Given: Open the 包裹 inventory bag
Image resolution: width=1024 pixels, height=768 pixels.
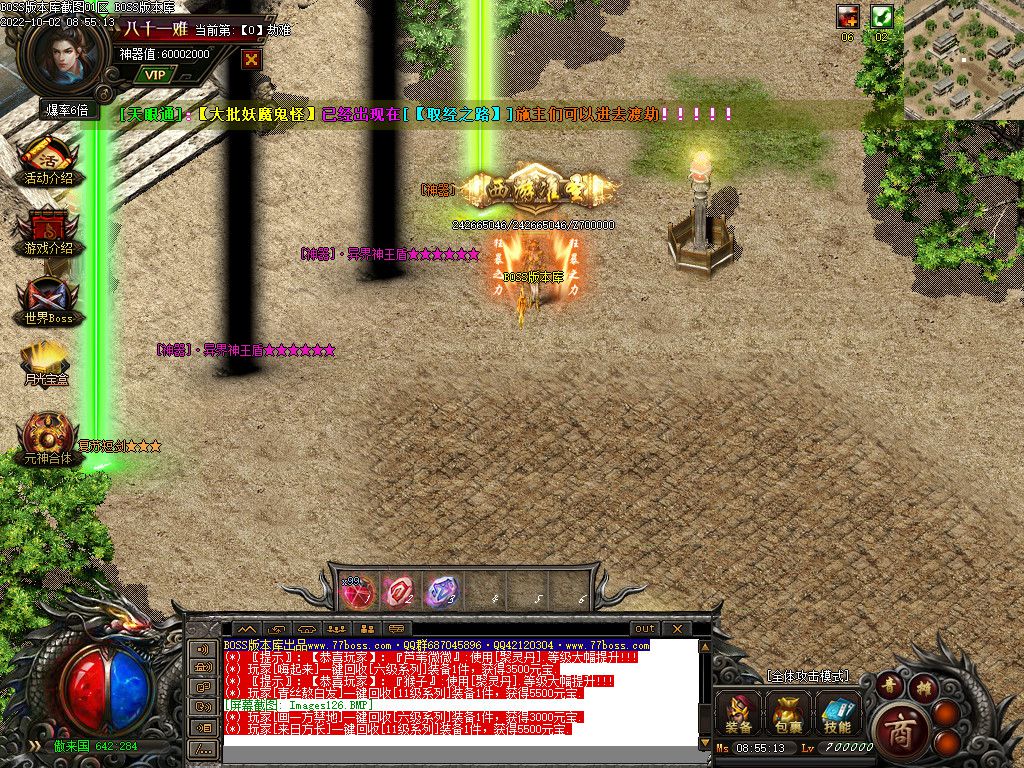Looking at the screenshot, I should [787, 714].
